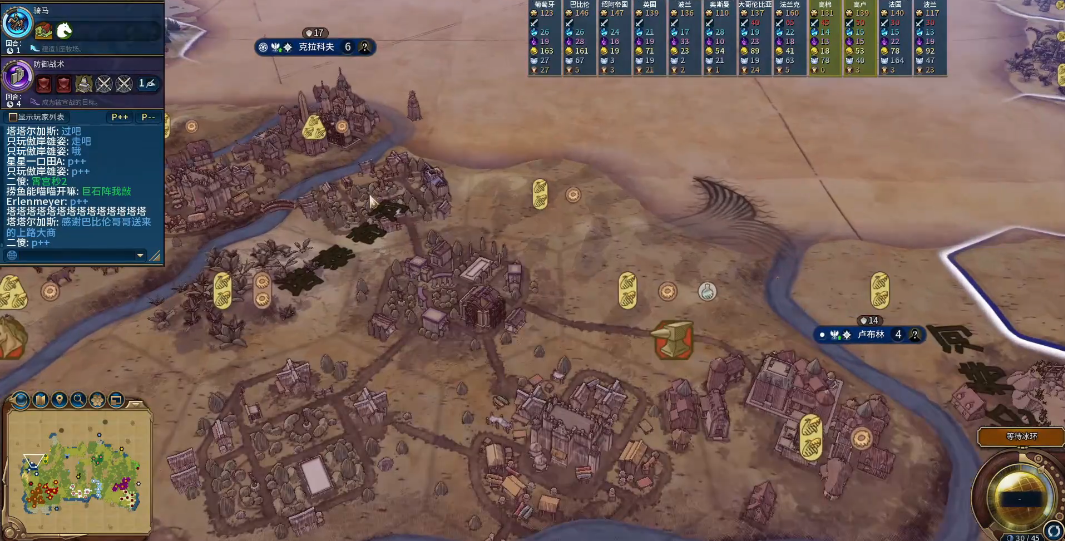Open the minimap globe options button

point(22,401)
